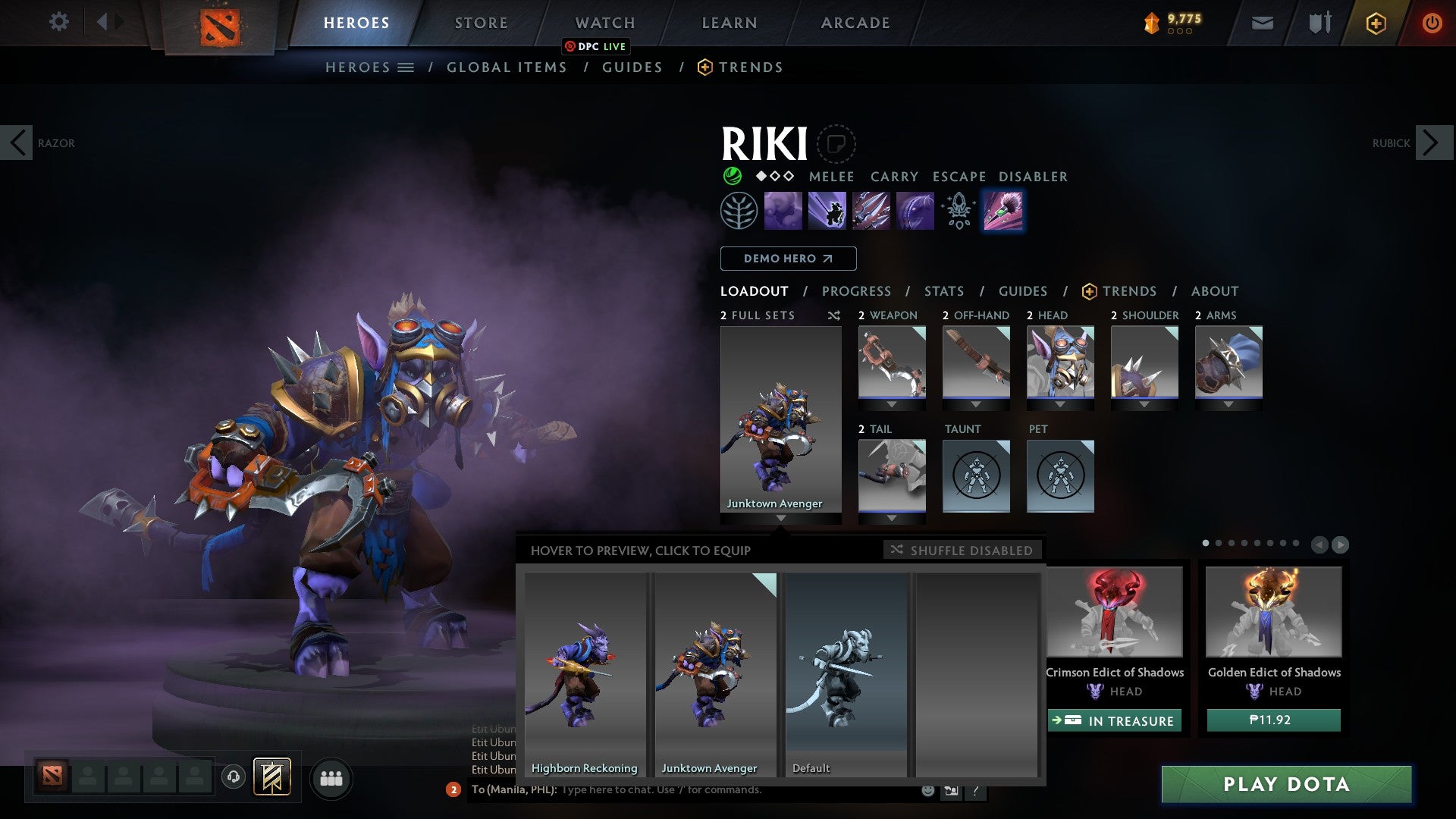Choose the Junktown Avenger set in dropdown
Image resolution: width=1456 pixels, height=819 pixels.
pyautogui.click(x=715, y=673)
